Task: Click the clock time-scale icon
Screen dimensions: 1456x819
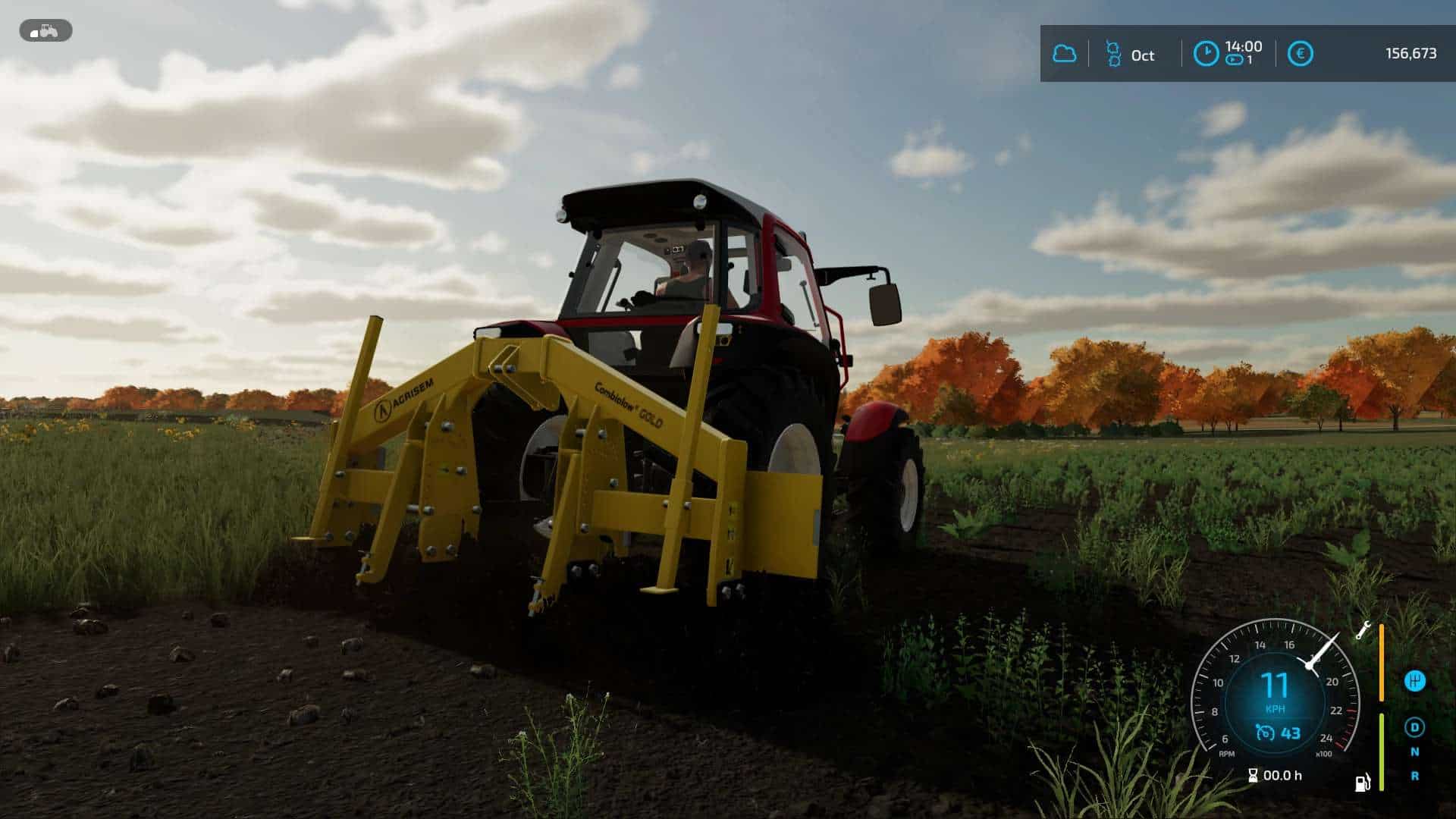Action: pyautogui.click(x=1206, y=54)
